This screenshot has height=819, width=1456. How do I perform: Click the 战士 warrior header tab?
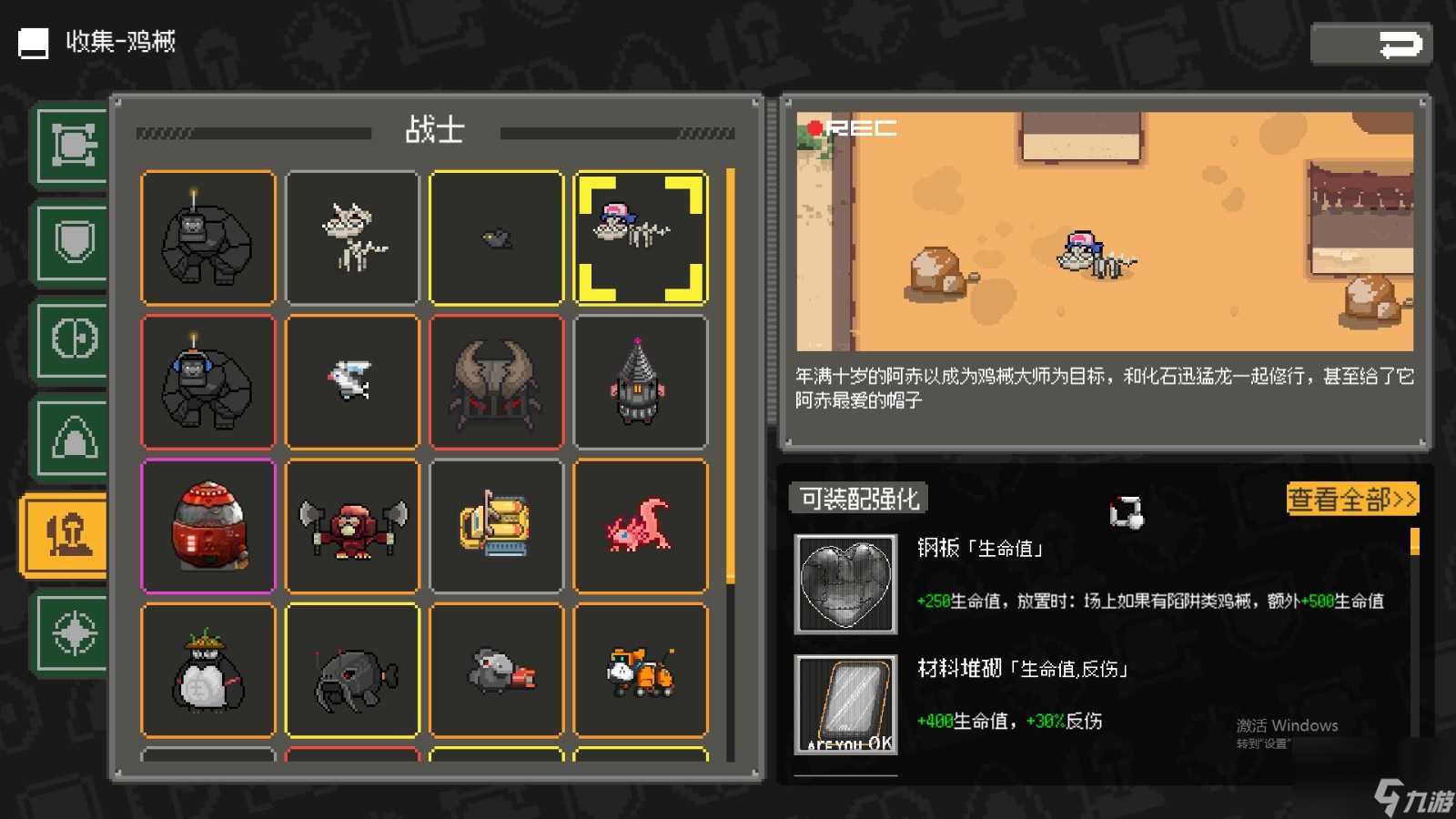coord(434,130)
